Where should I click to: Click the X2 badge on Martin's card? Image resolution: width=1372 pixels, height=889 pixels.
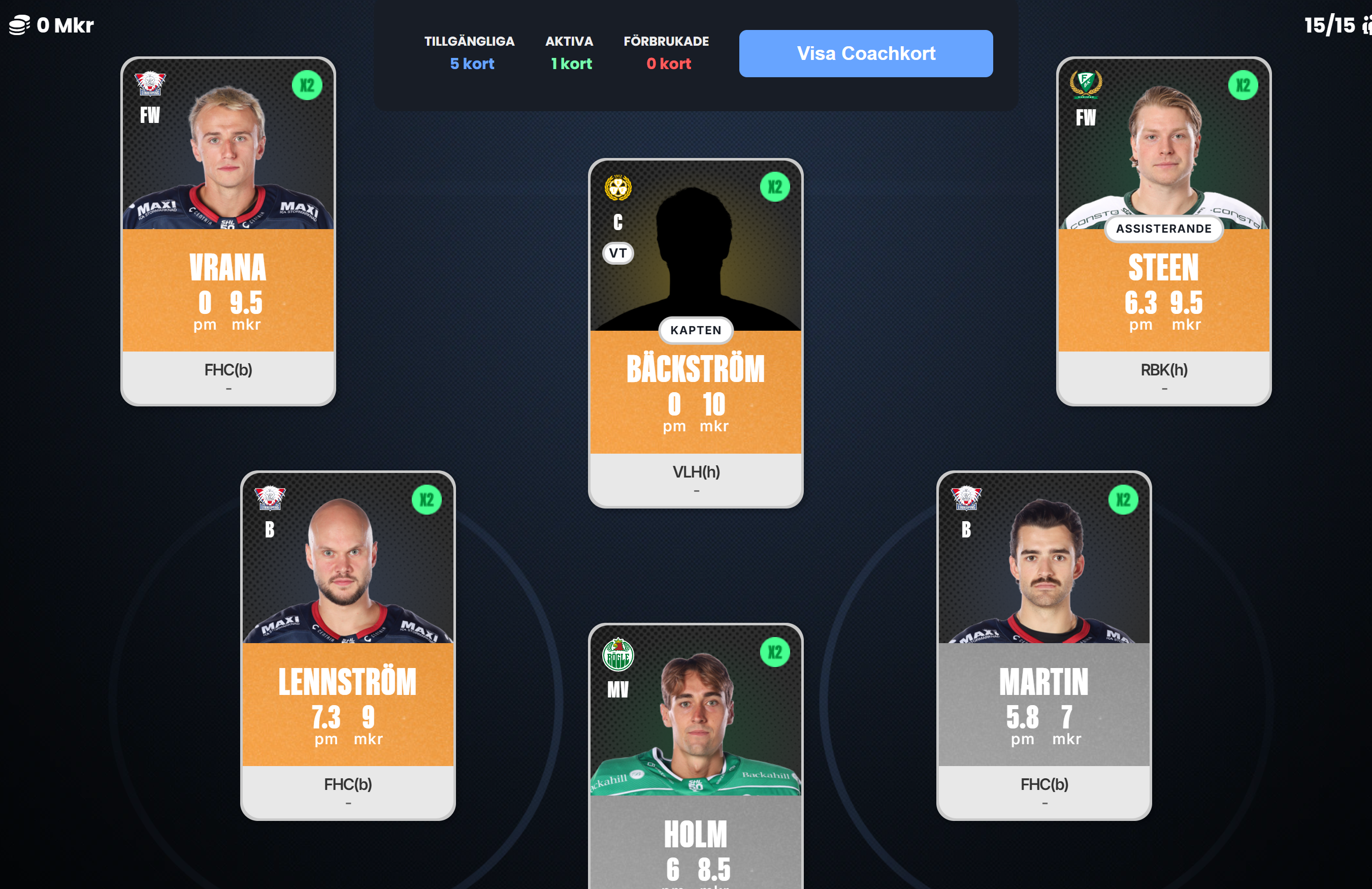pos(1122,499)
